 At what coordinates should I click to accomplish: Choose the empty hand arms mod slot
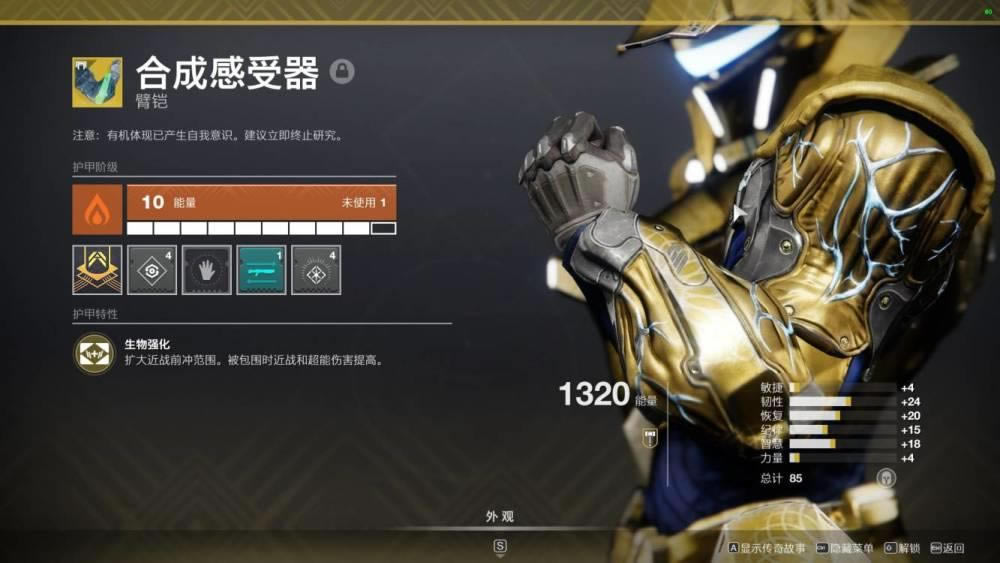tap(207, 270)
